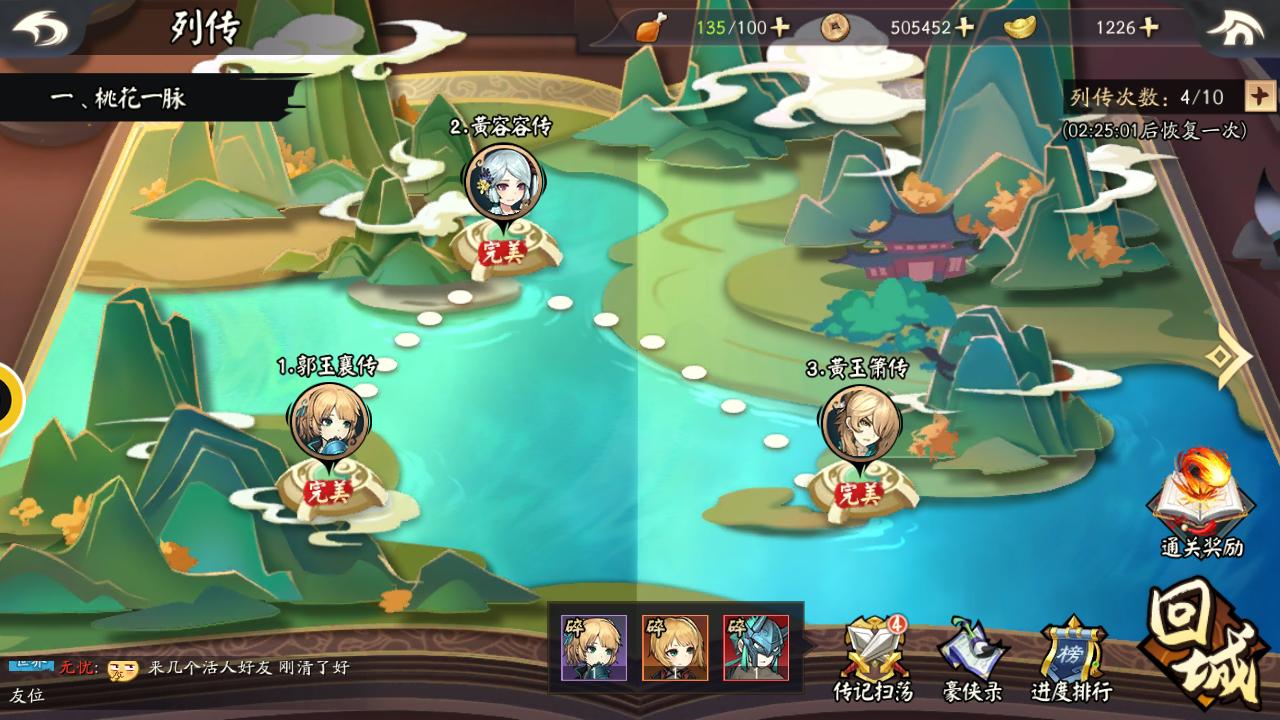Select stage 2.黄容容传

tap(503, 182)
